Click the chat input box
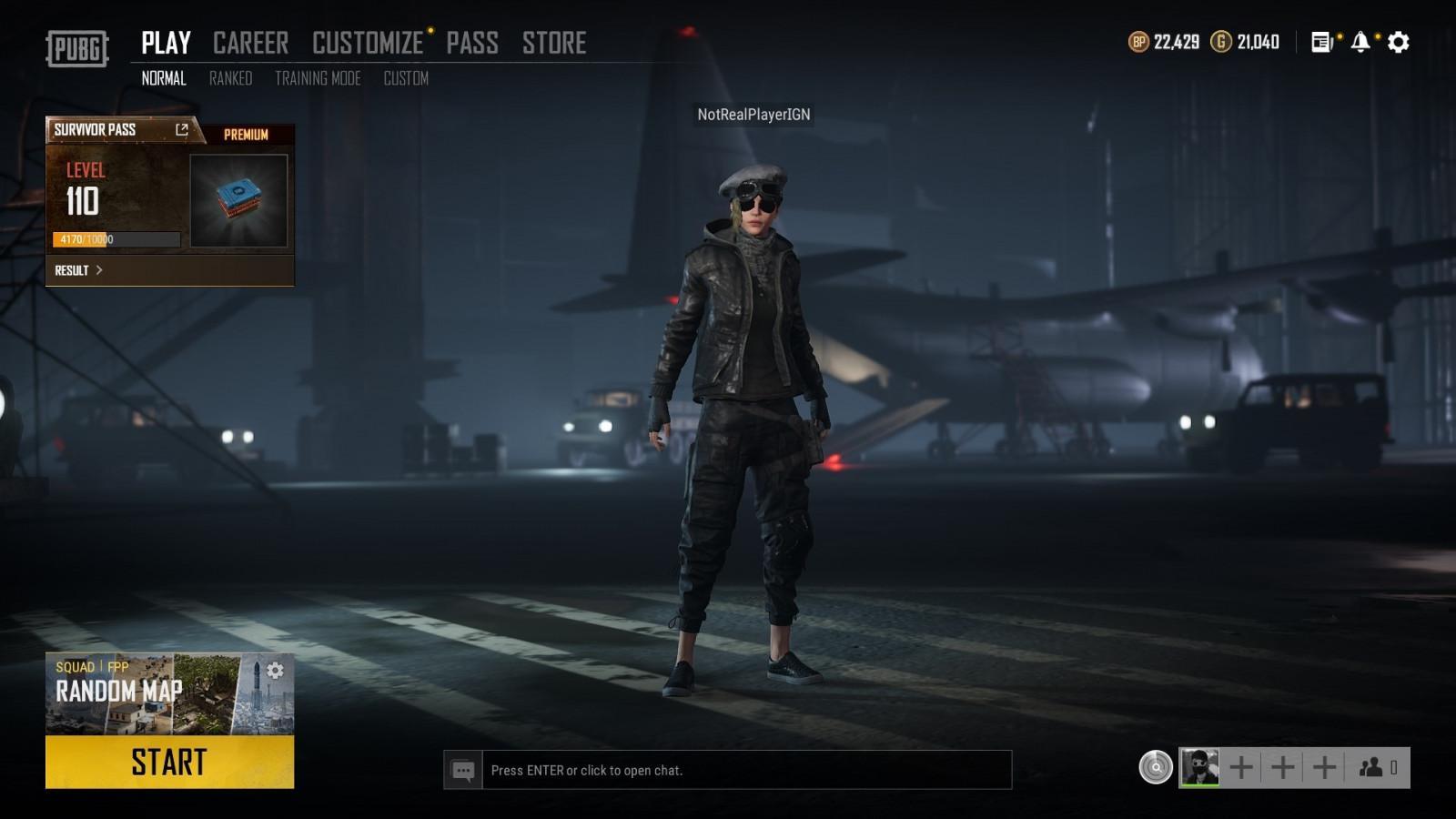Image resolution: width=1456 pixels, height=819 pixels. coord(746,770)
